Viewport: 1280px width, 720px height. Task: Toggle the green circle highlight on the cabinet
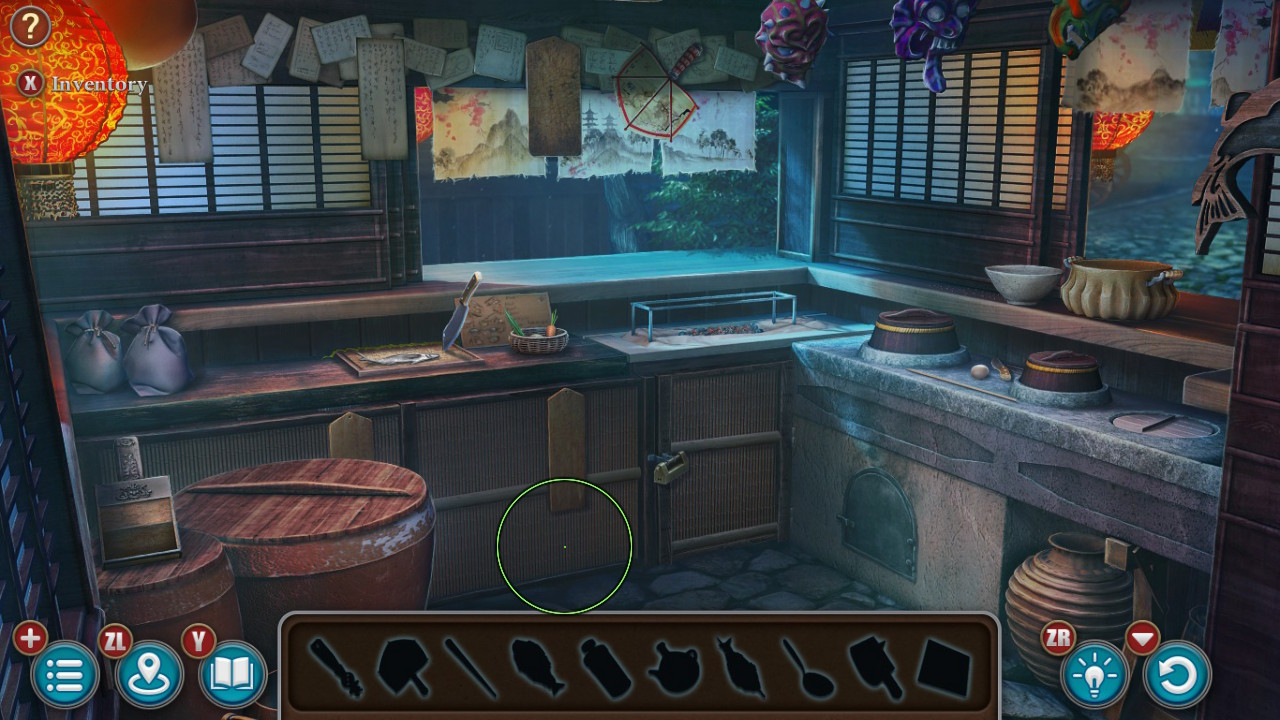565,545
